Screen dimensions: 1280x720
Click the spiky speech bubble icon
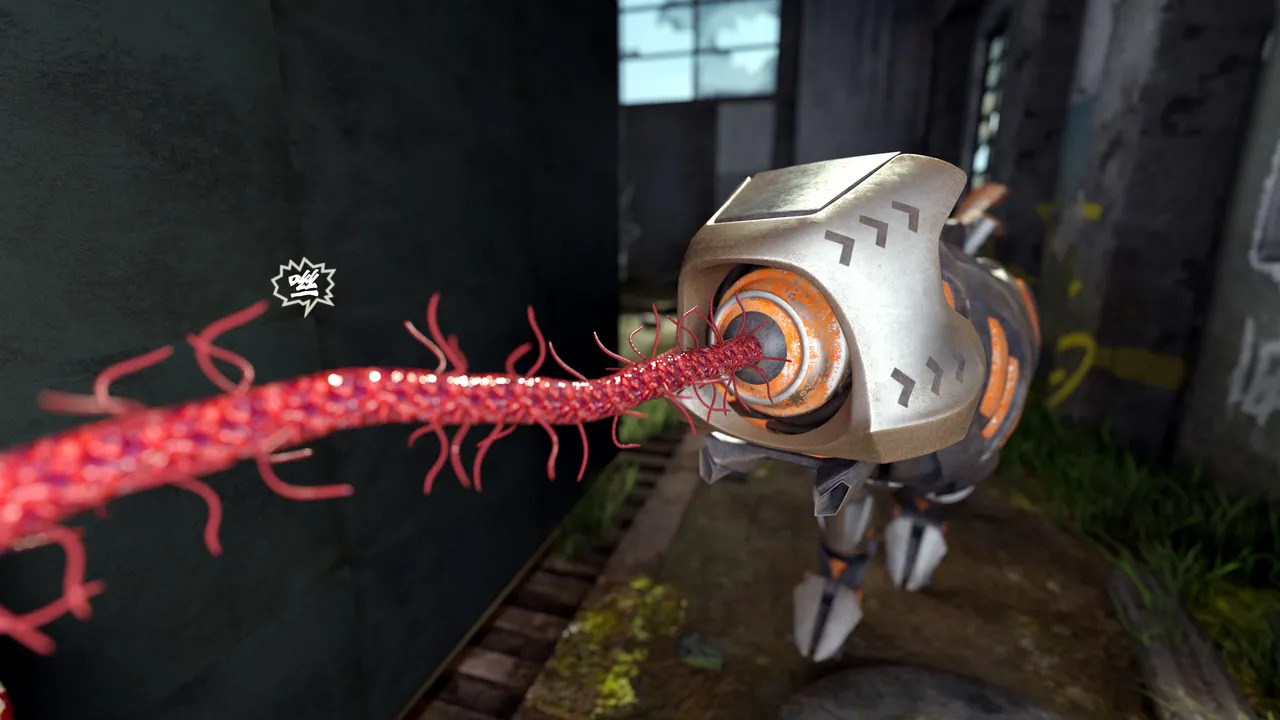coord(303,286)
